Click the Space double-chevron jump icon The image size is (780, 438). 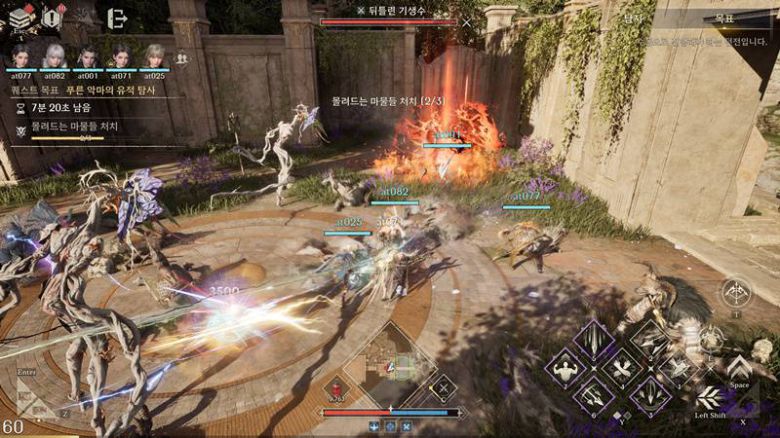pos(739,366)
